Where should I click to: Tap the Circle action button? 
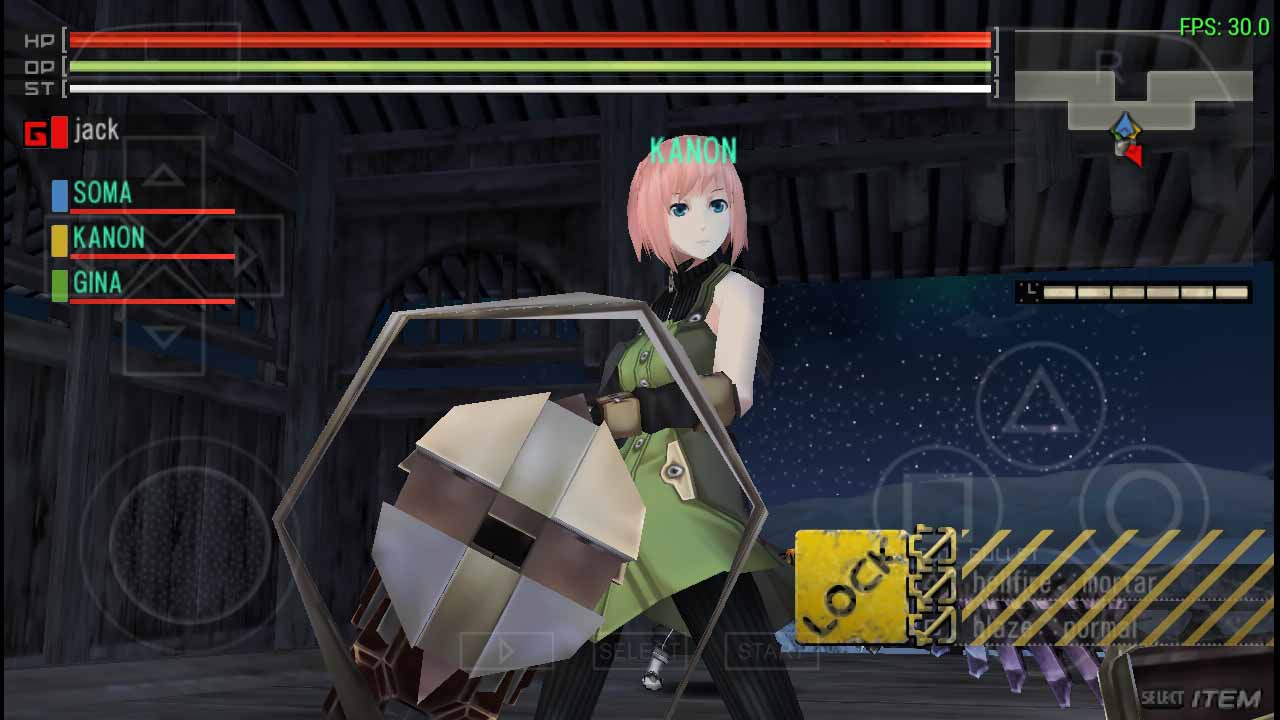click(x=1143, y=498)
